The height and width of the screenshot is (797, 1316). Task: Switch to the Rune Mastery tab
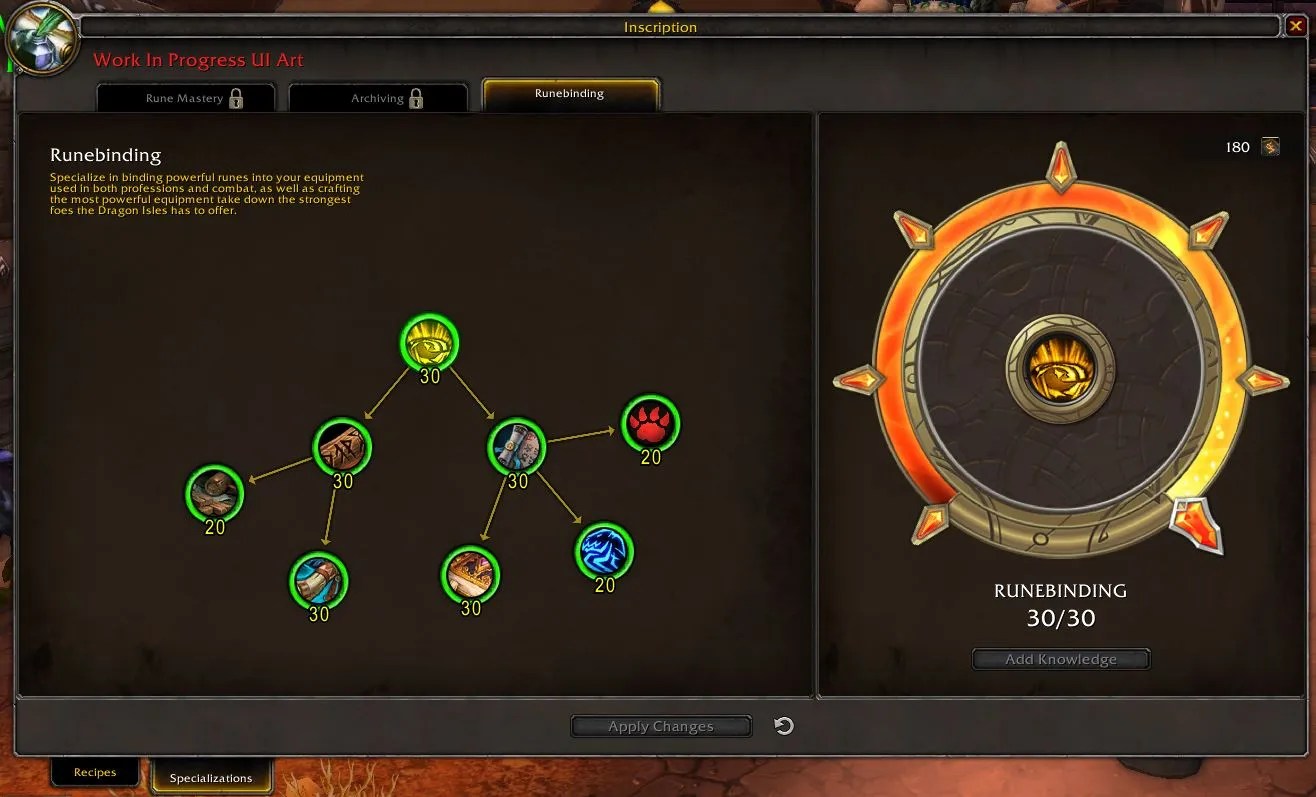coord(185,97)
